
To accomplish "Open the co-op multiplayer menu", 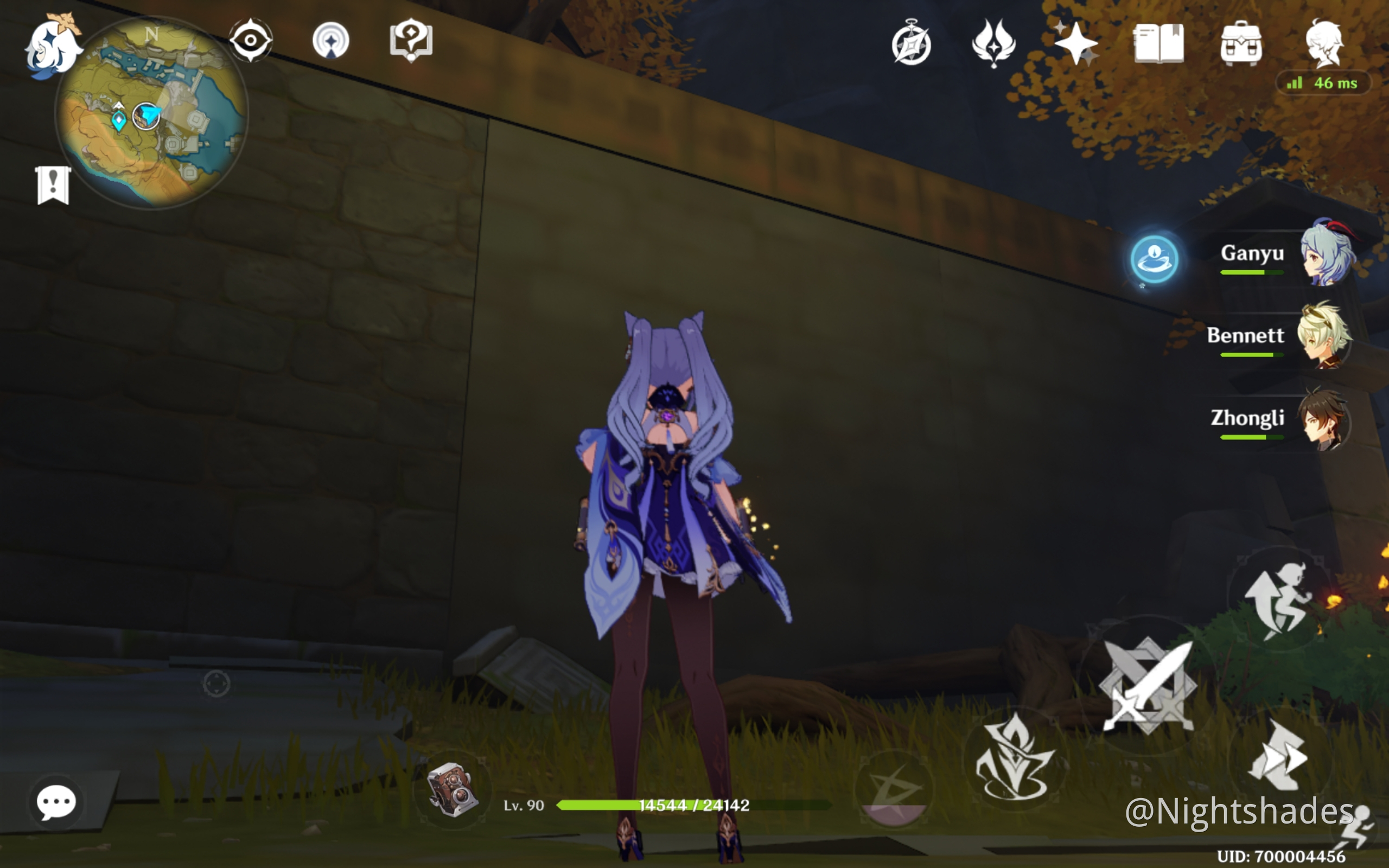I will coord(332,40).
